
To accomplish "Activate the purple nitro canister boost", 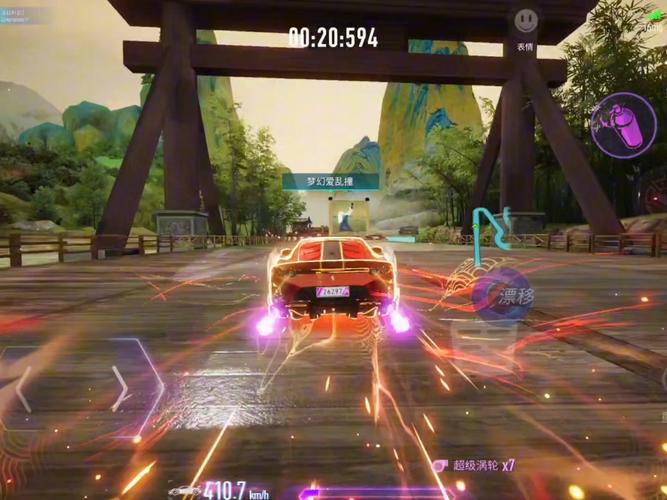I will click(x=622, y=124).
